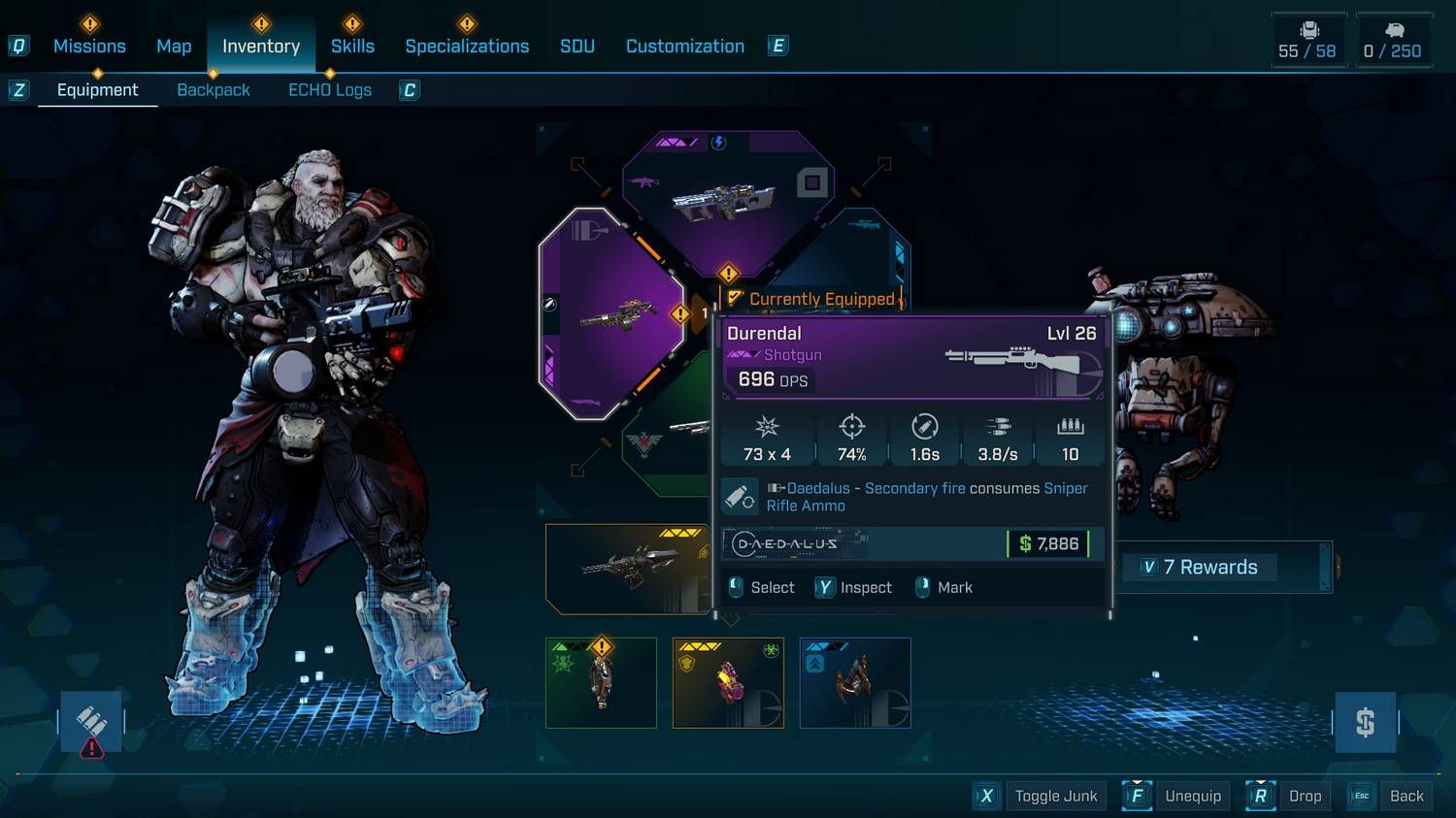
Task: Switch to the Customization tab
Action: [684, 46]
